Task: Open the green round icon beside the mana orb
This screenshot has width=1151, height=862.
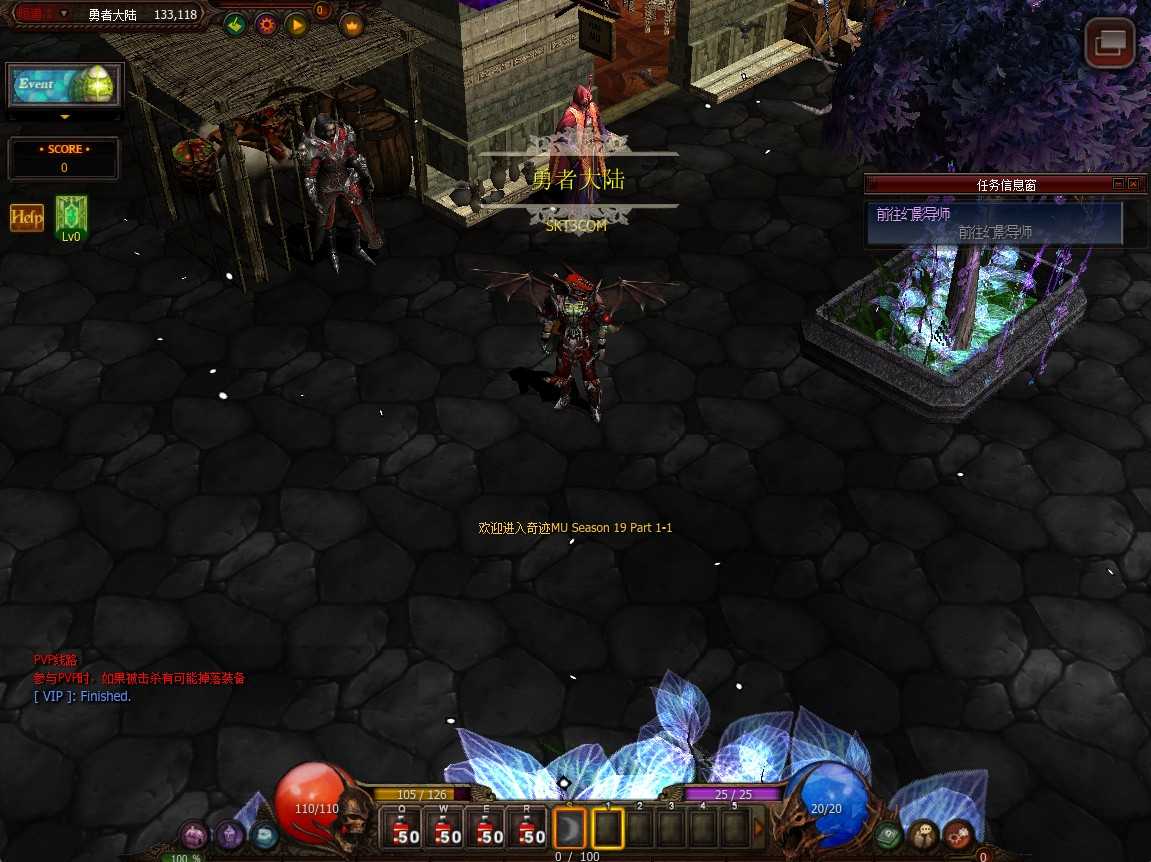Action: tap(889, 834)
